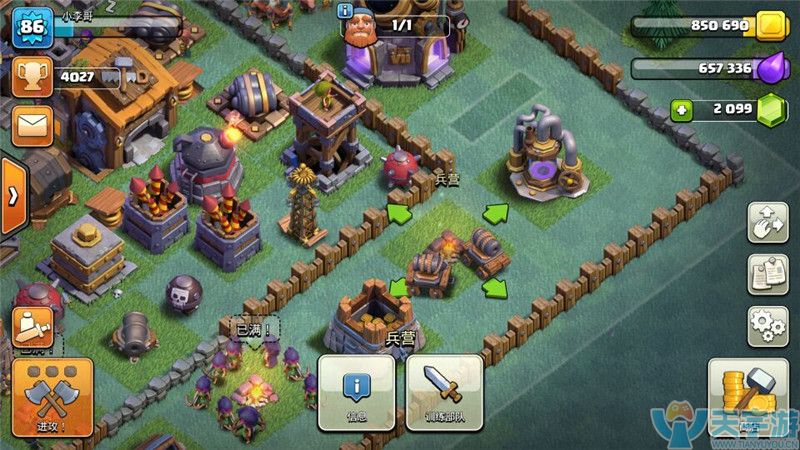Open the pinned notes button
The image size is (800, 450).
point(768,274)
